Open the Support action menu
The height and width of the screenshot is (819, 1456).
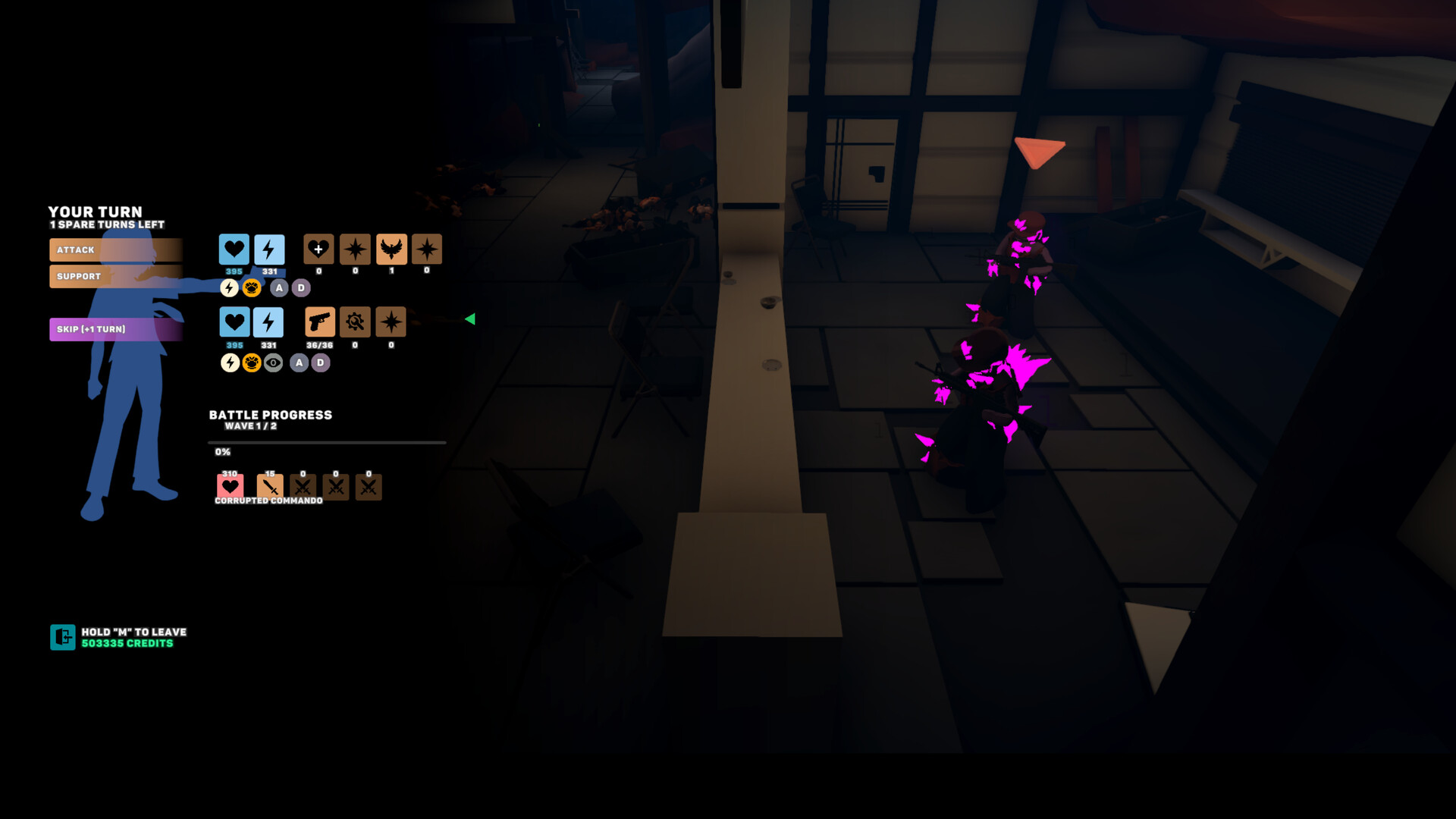coord(115,277)
